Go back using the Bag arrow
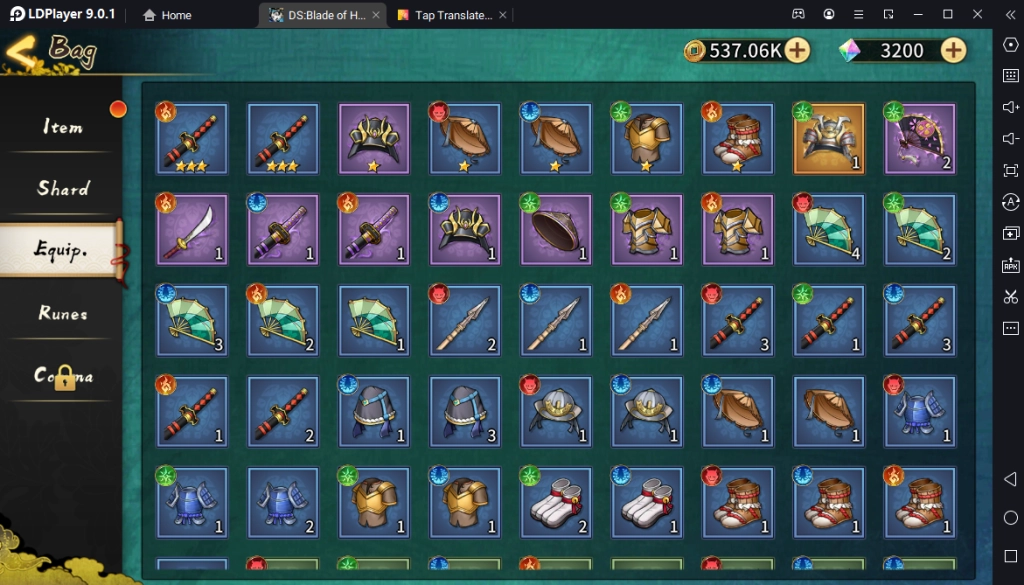 [22, 50]
